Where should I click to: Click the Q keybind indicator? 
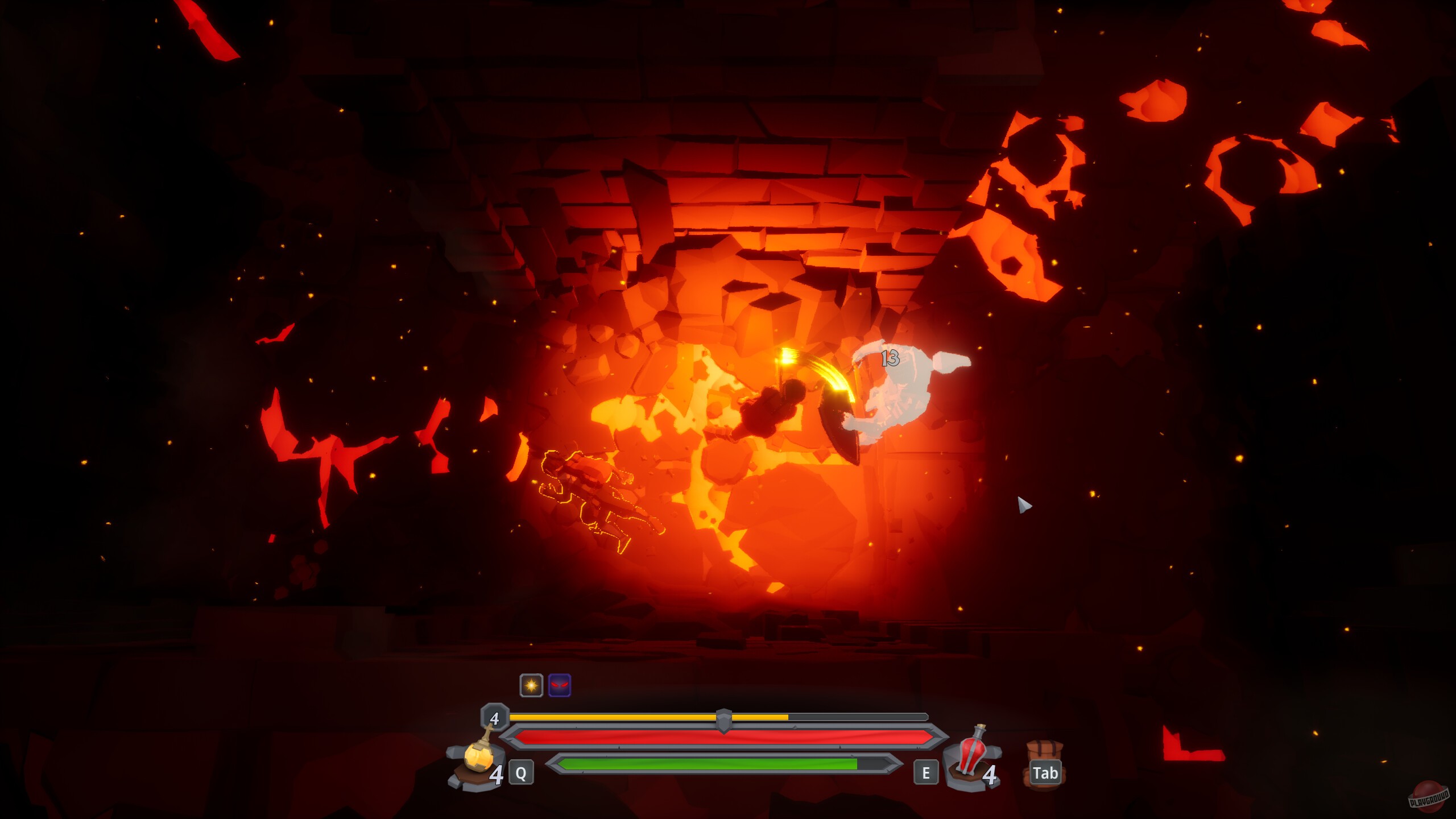pyautogui.click(x=522, y=772)
